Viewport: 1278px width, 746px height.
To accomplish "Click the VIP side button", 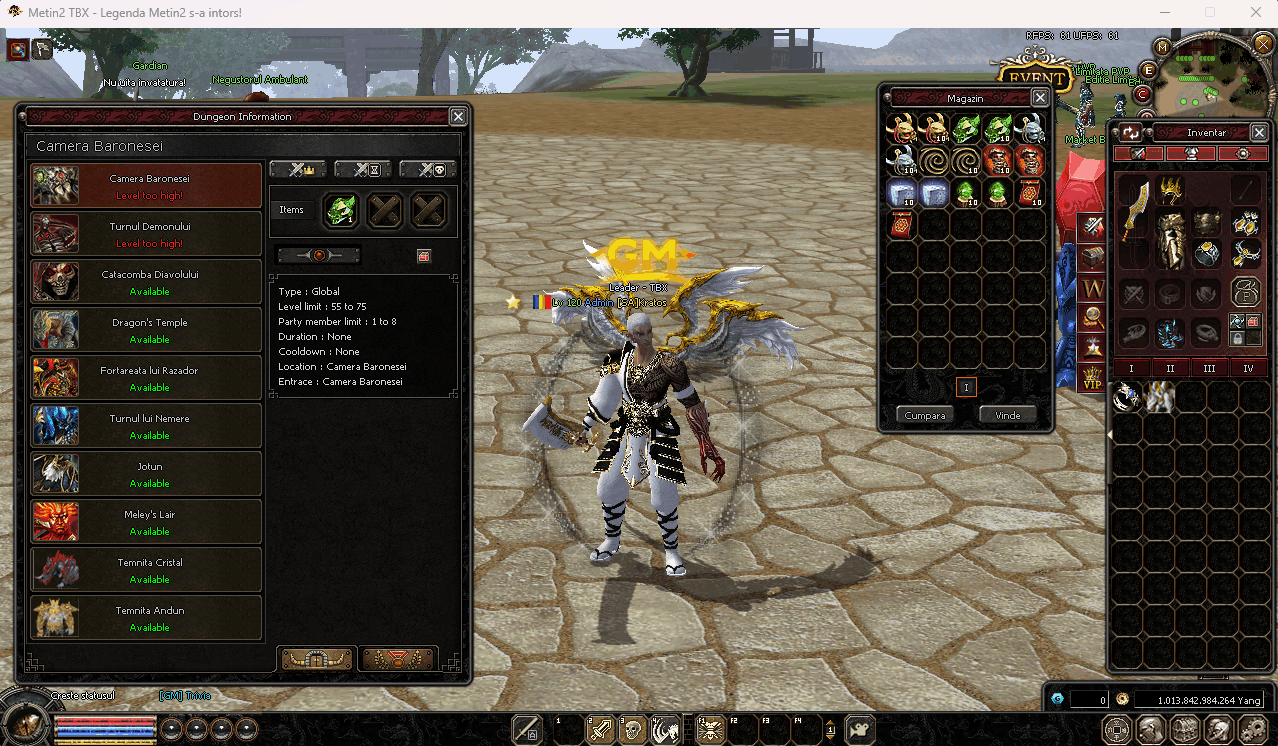I will 1093,379.
